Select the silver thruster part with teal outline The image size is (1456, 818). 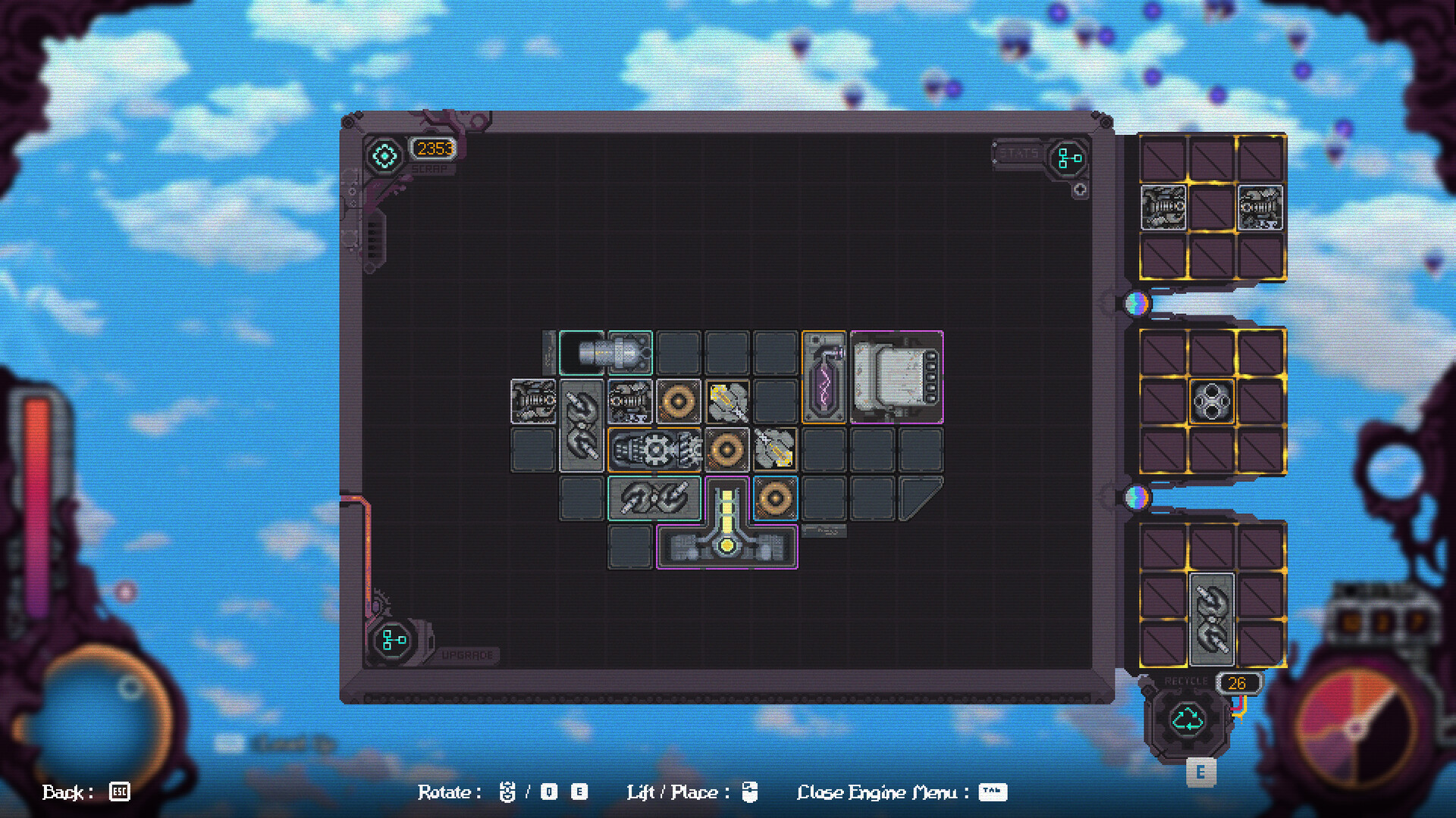click(x=607, y=352)
